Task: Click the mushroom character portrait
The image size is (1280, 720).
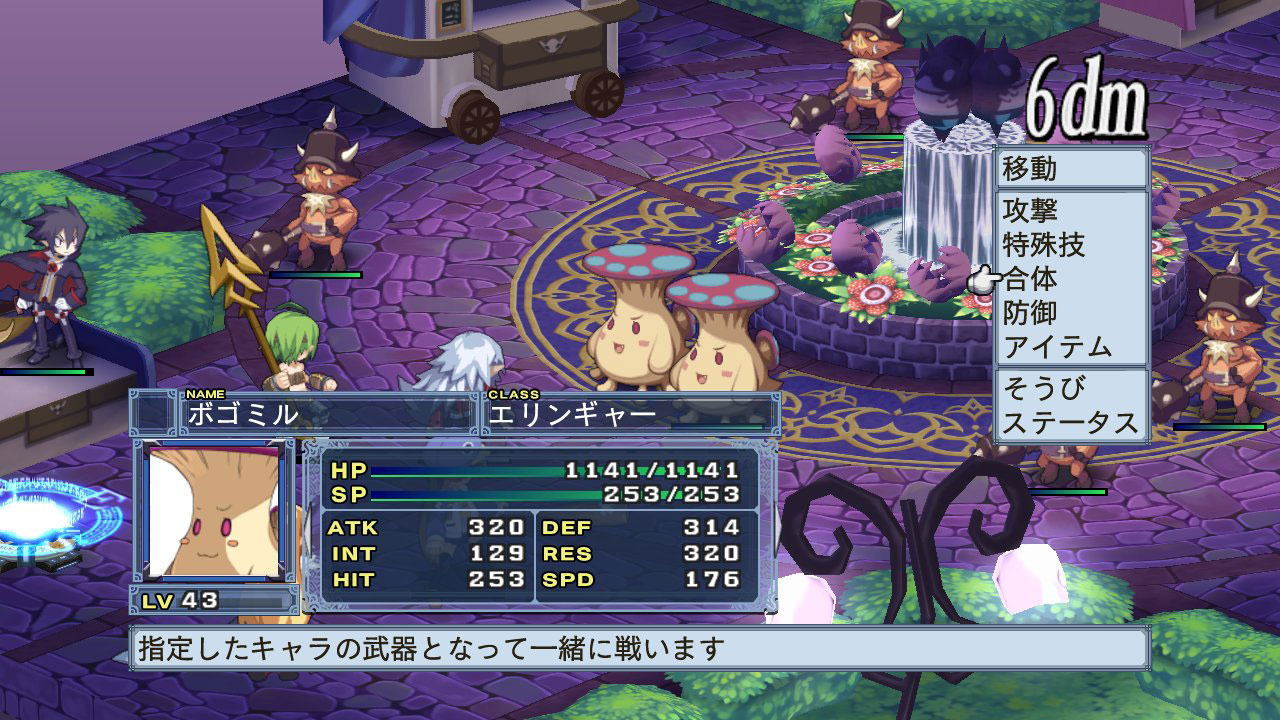Action: 213,511
